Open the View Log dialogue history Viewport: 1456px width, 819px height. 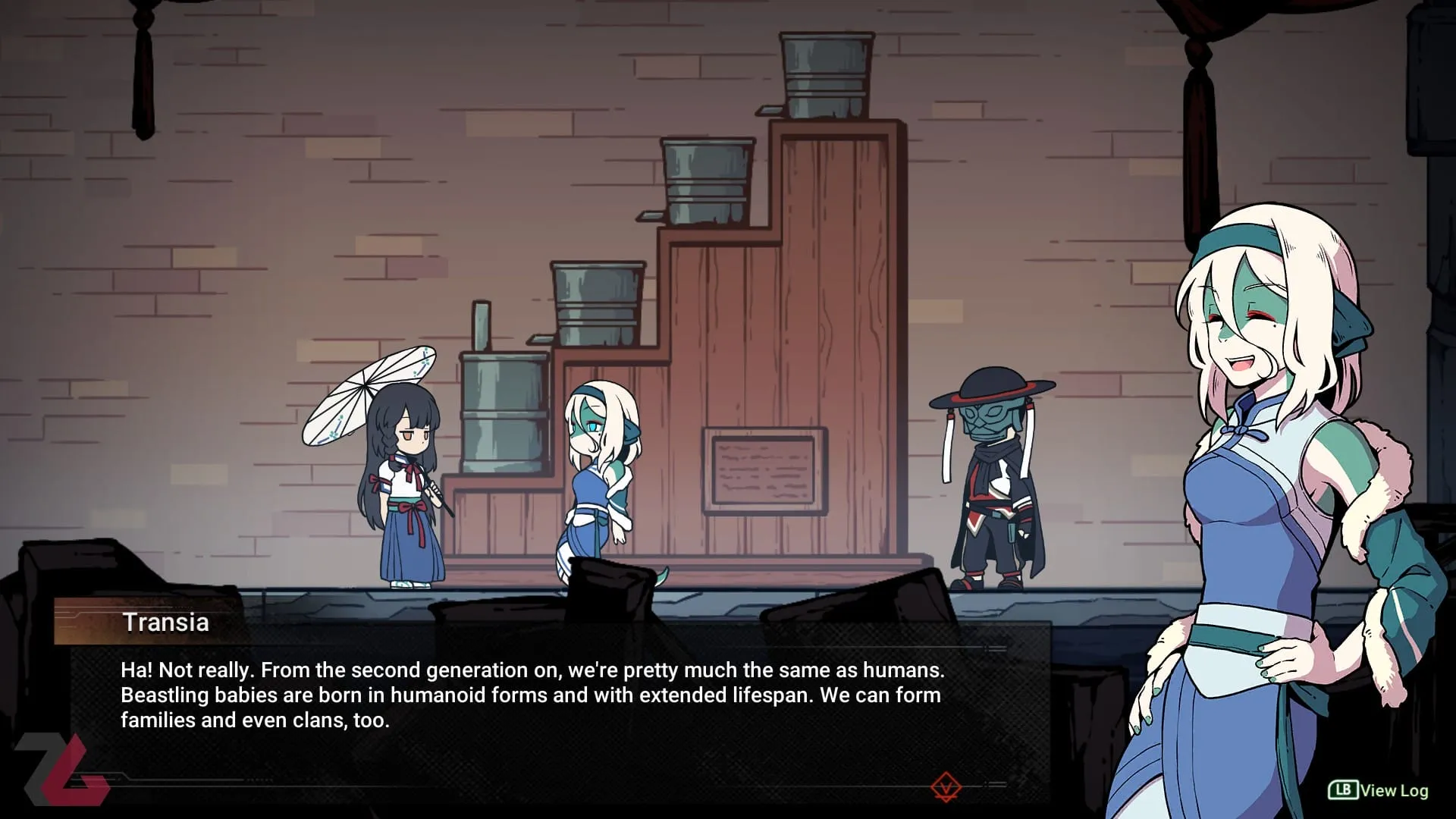[x=1379, y=790]
